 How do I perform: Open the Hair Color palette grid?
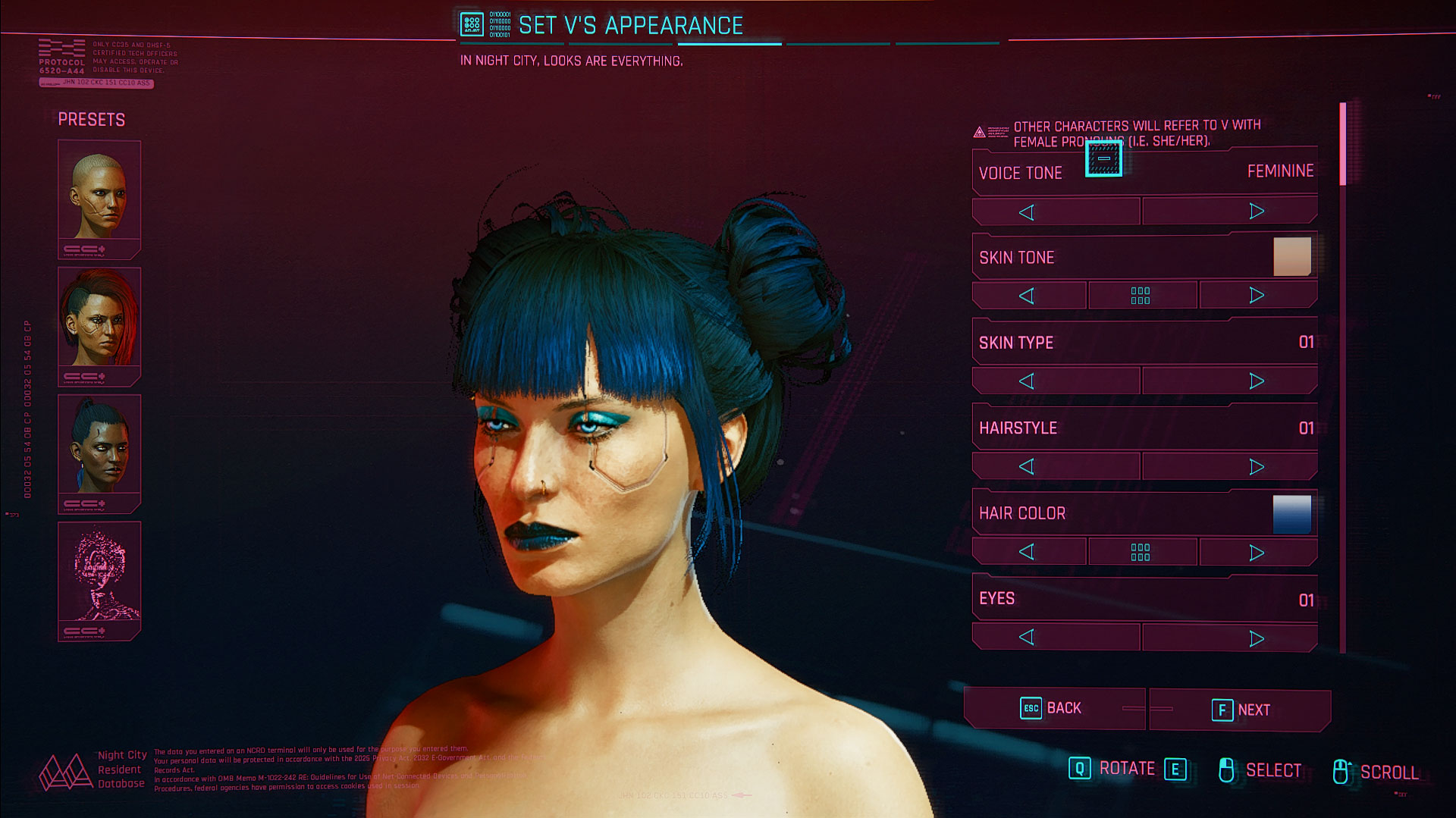coord(1141,552)
